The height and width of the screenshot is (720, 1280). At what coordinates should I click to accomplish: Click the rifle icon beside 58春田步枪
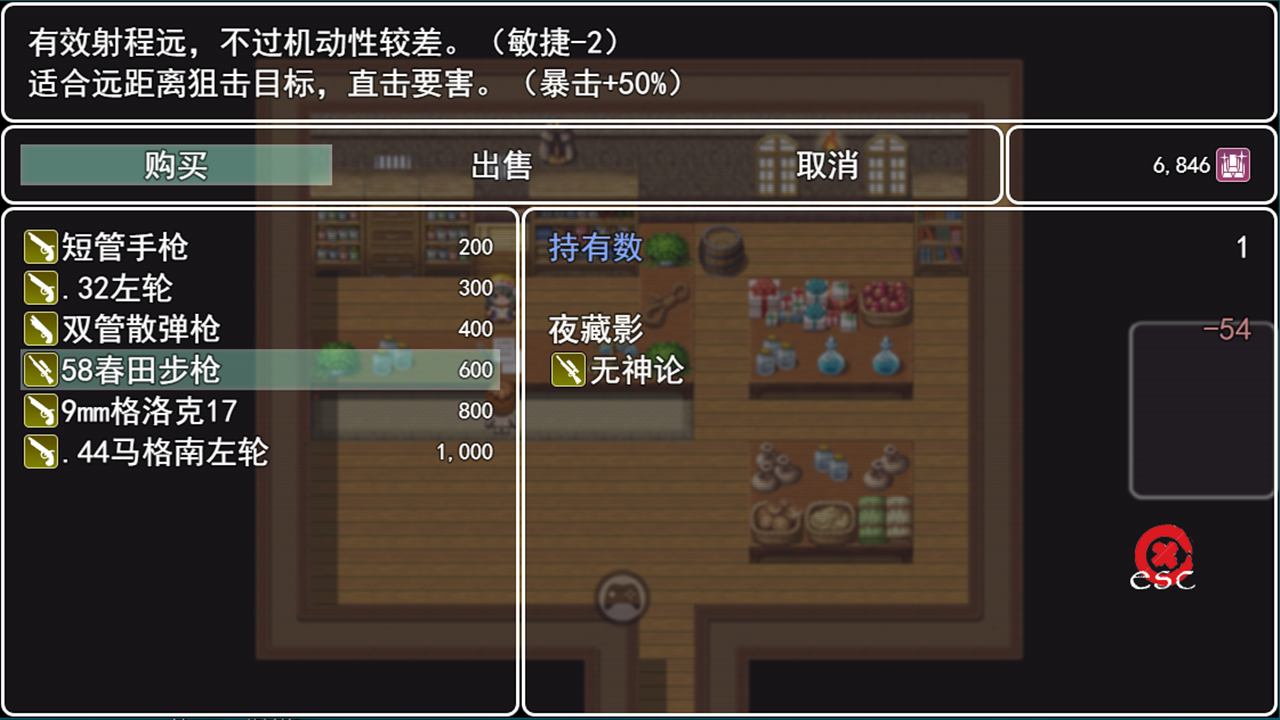pos(41,369)
